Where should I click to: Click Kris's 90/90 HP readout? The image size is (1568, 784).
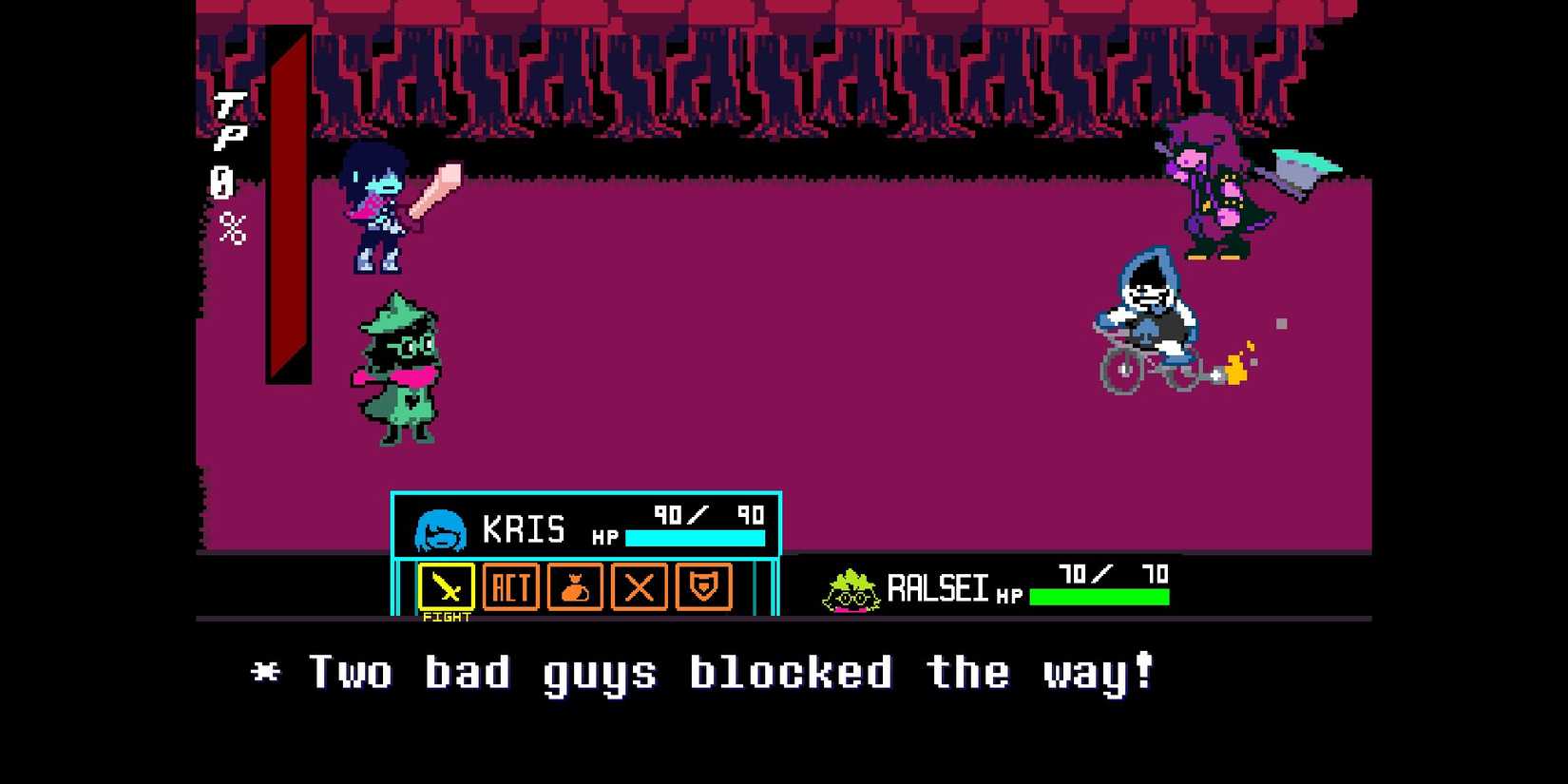tap(707, 515)
